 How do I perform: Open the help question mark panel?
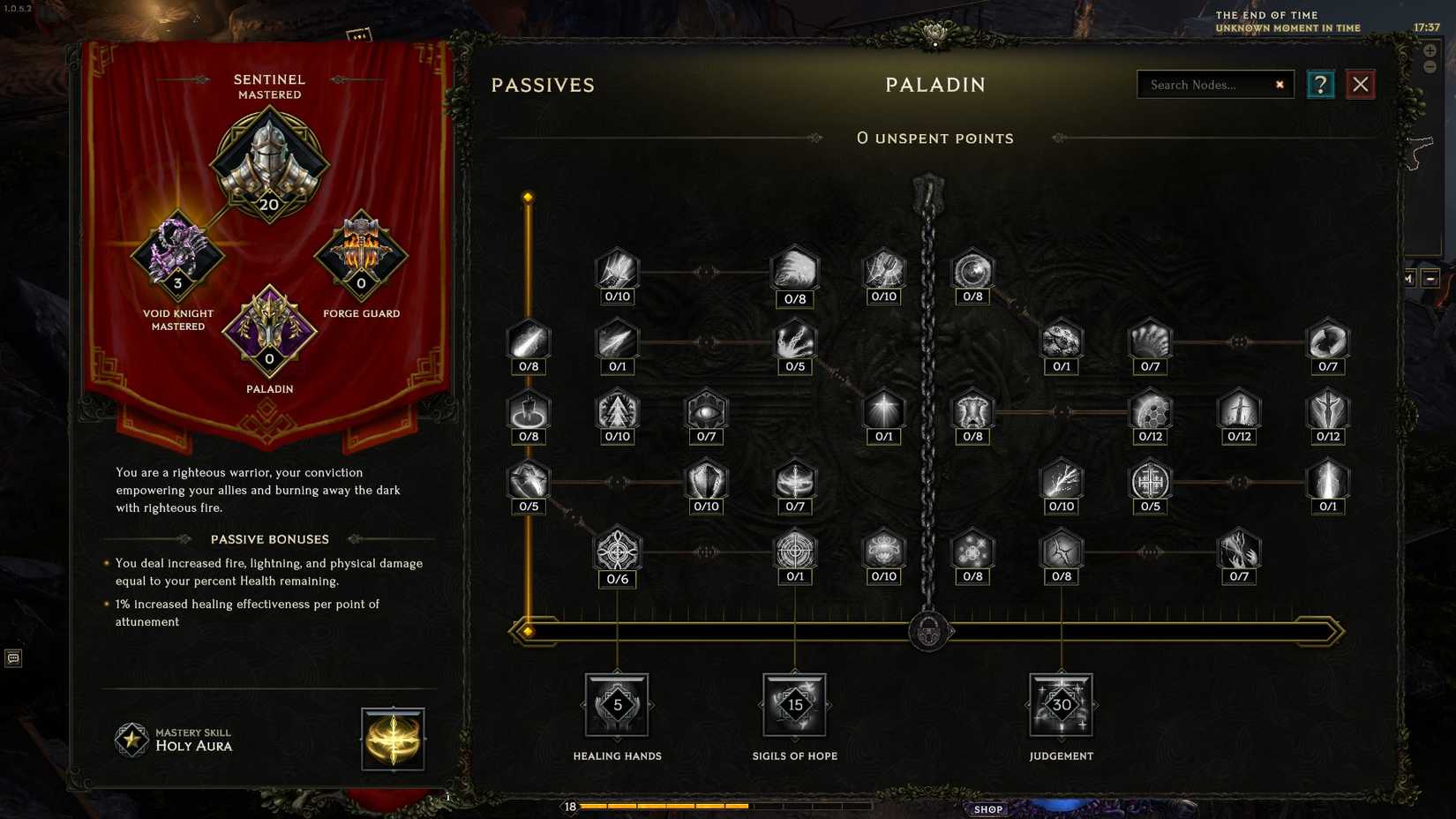coord(1320,84)
